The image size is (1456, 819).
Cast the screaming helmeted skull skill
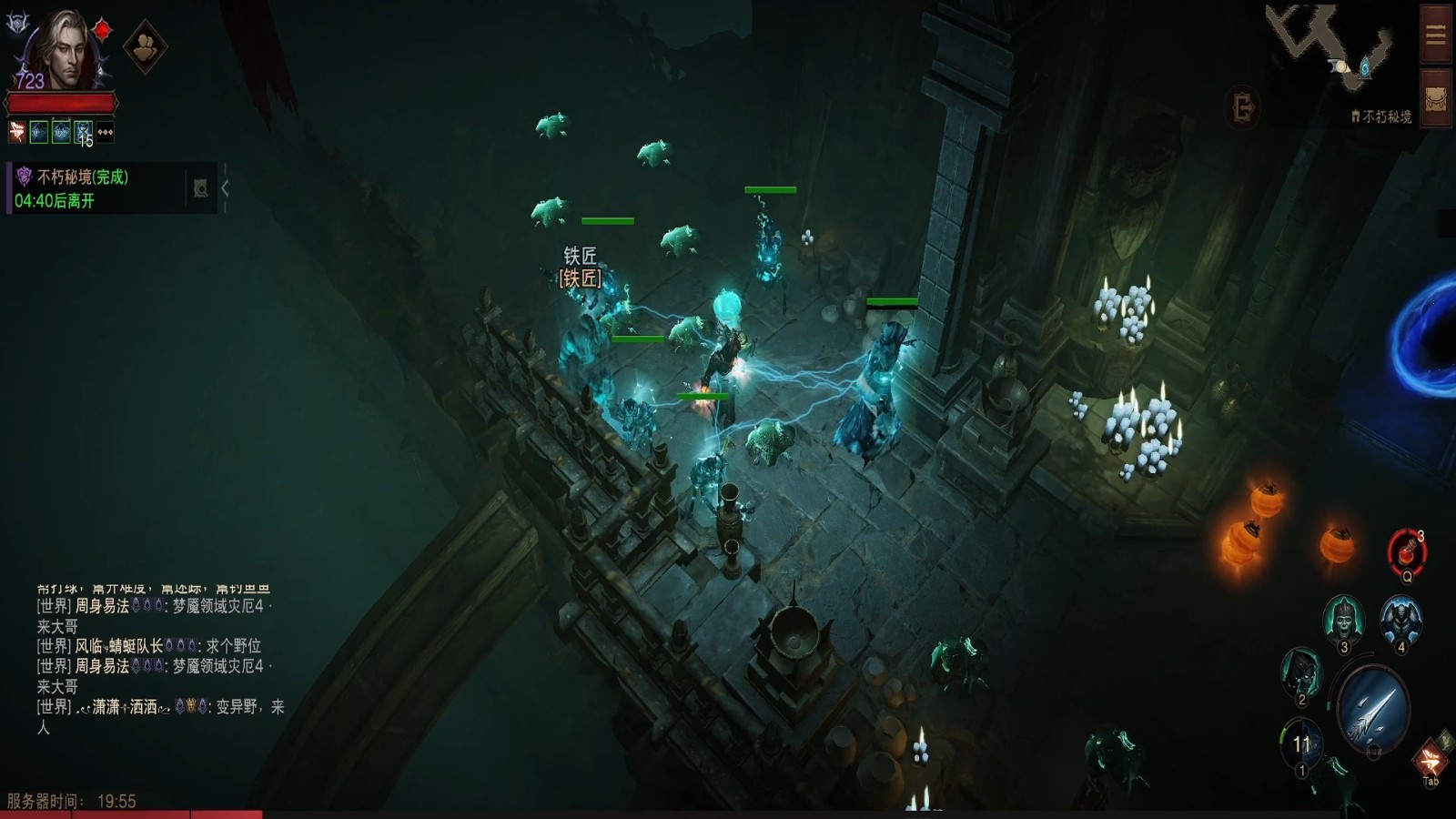coord(1343,619)
